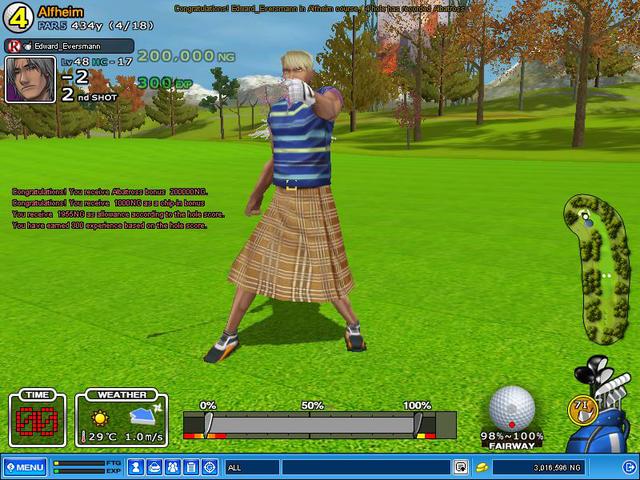Open the MENU button
The image size is (640, 480).
point(25,467)
